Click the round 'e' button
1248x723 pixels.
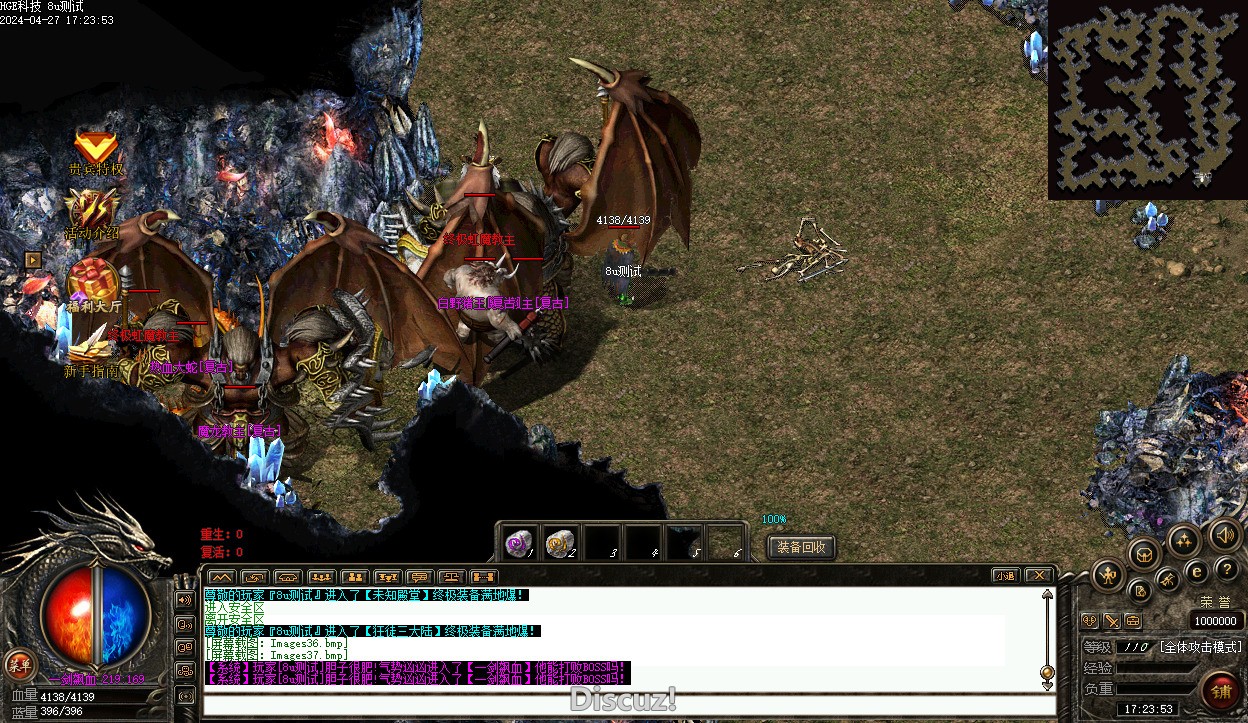click(x=1196, y=572)
